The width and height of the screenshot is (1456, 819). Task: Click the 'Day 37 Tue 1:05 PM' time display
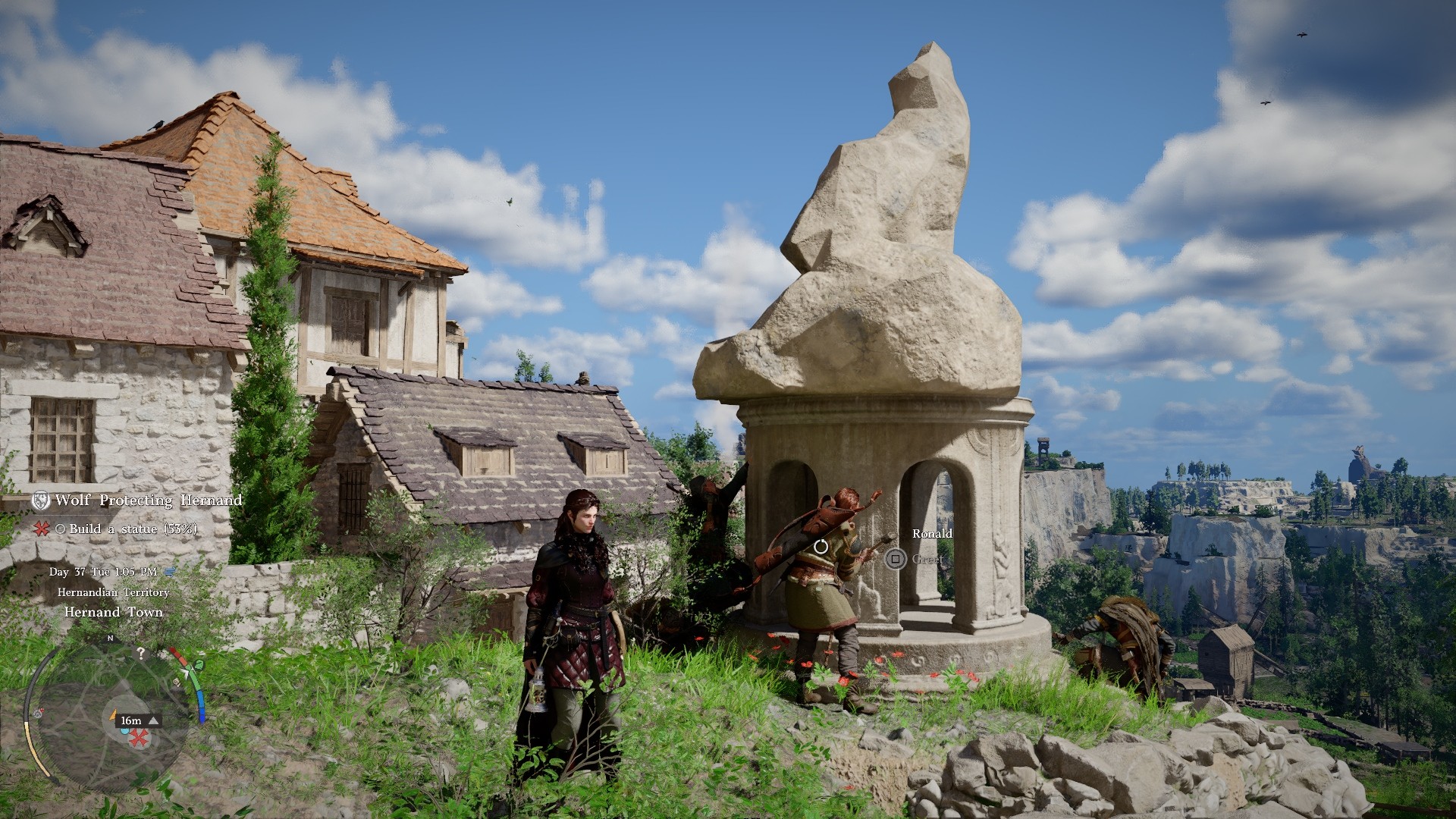point(102,573)
